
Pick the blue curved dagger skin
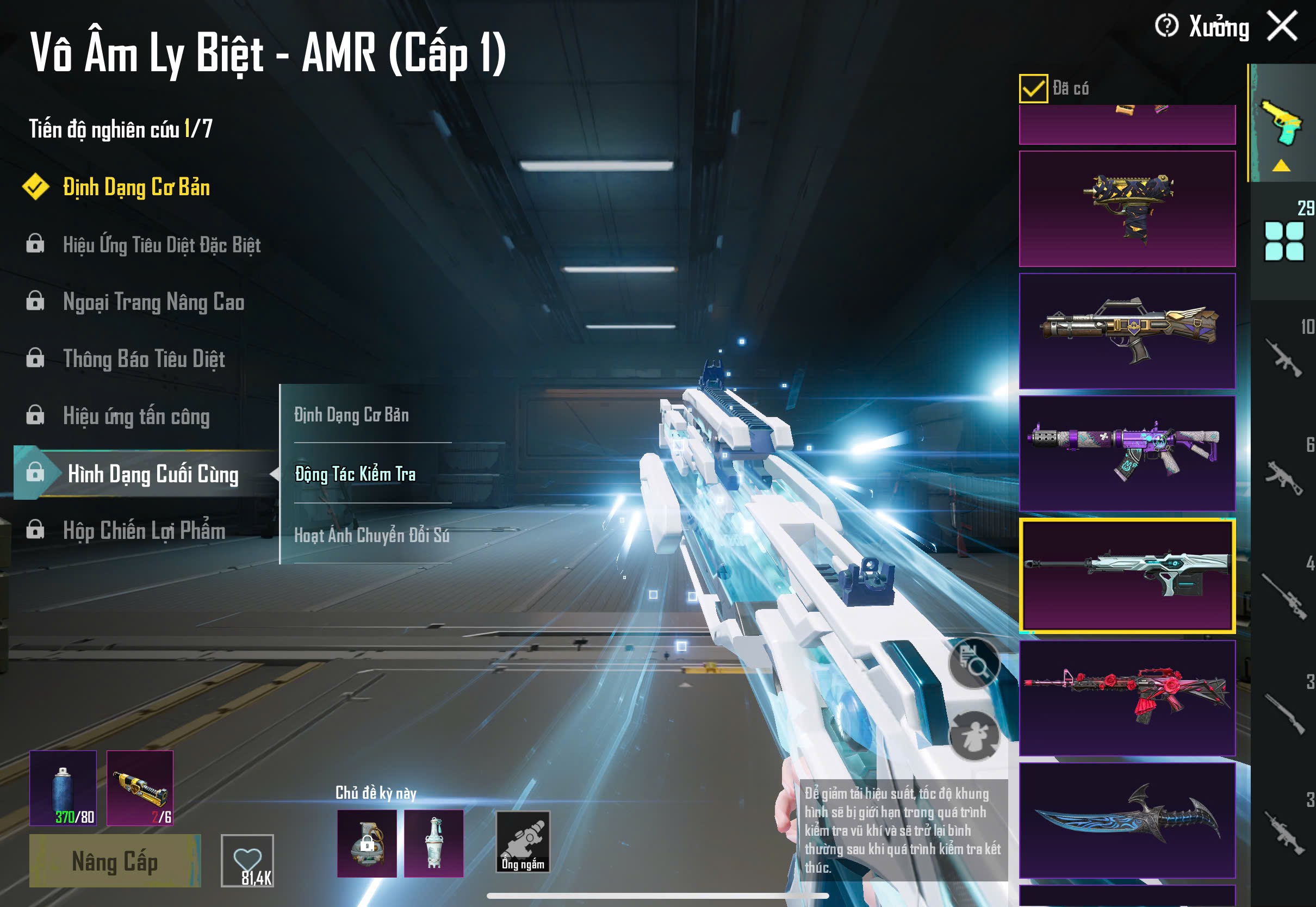point(1127,820)
